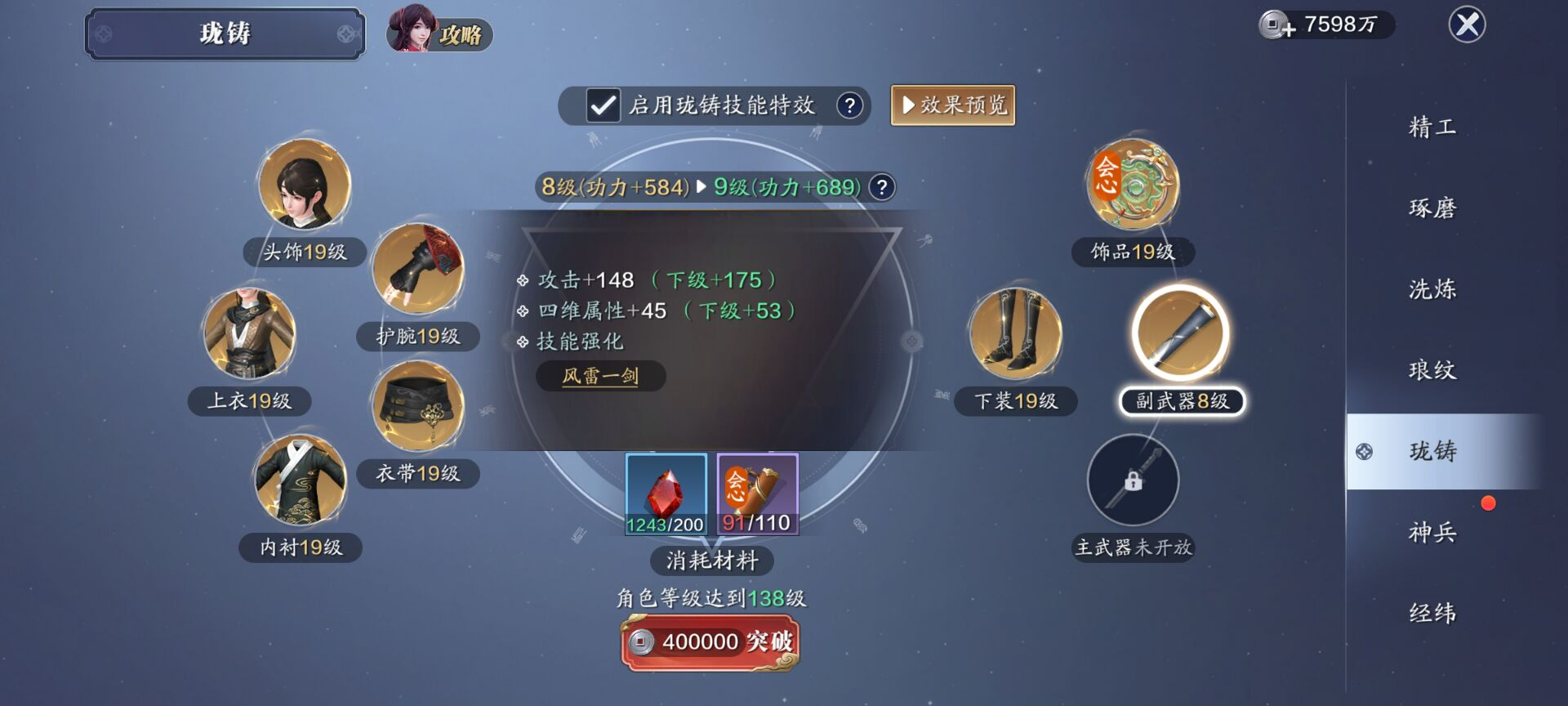Click the locked 主武器未开放 slot

1133,480
